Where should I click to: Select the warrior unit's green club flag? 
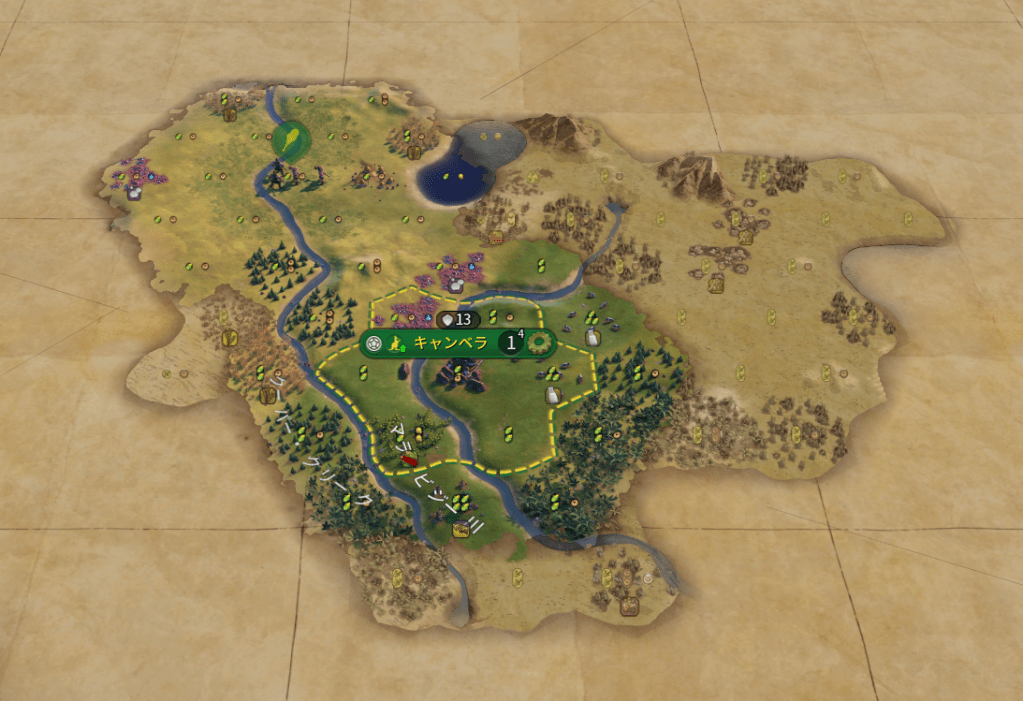click(291, 137)
